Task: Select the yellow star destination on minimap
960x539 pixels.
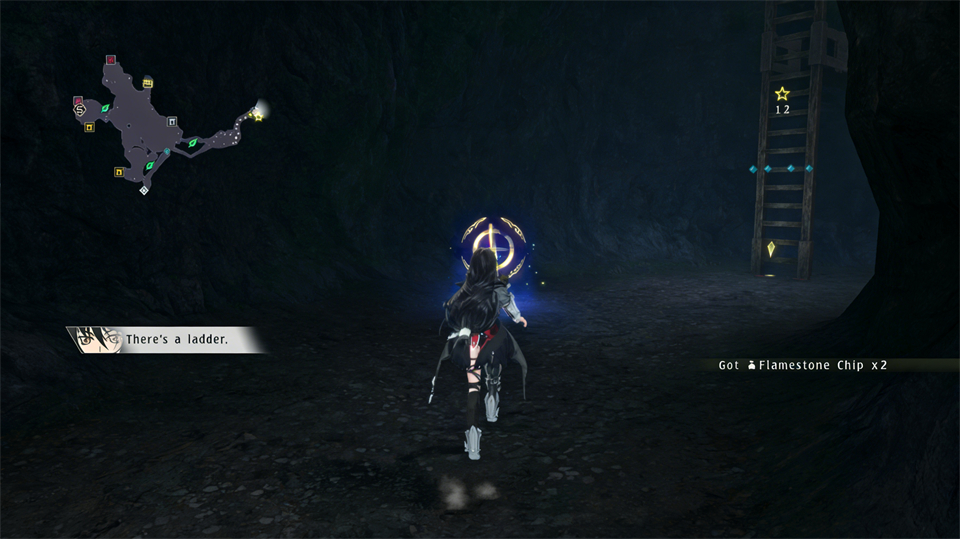Action: pyautogui.click(x=258, y=117)
